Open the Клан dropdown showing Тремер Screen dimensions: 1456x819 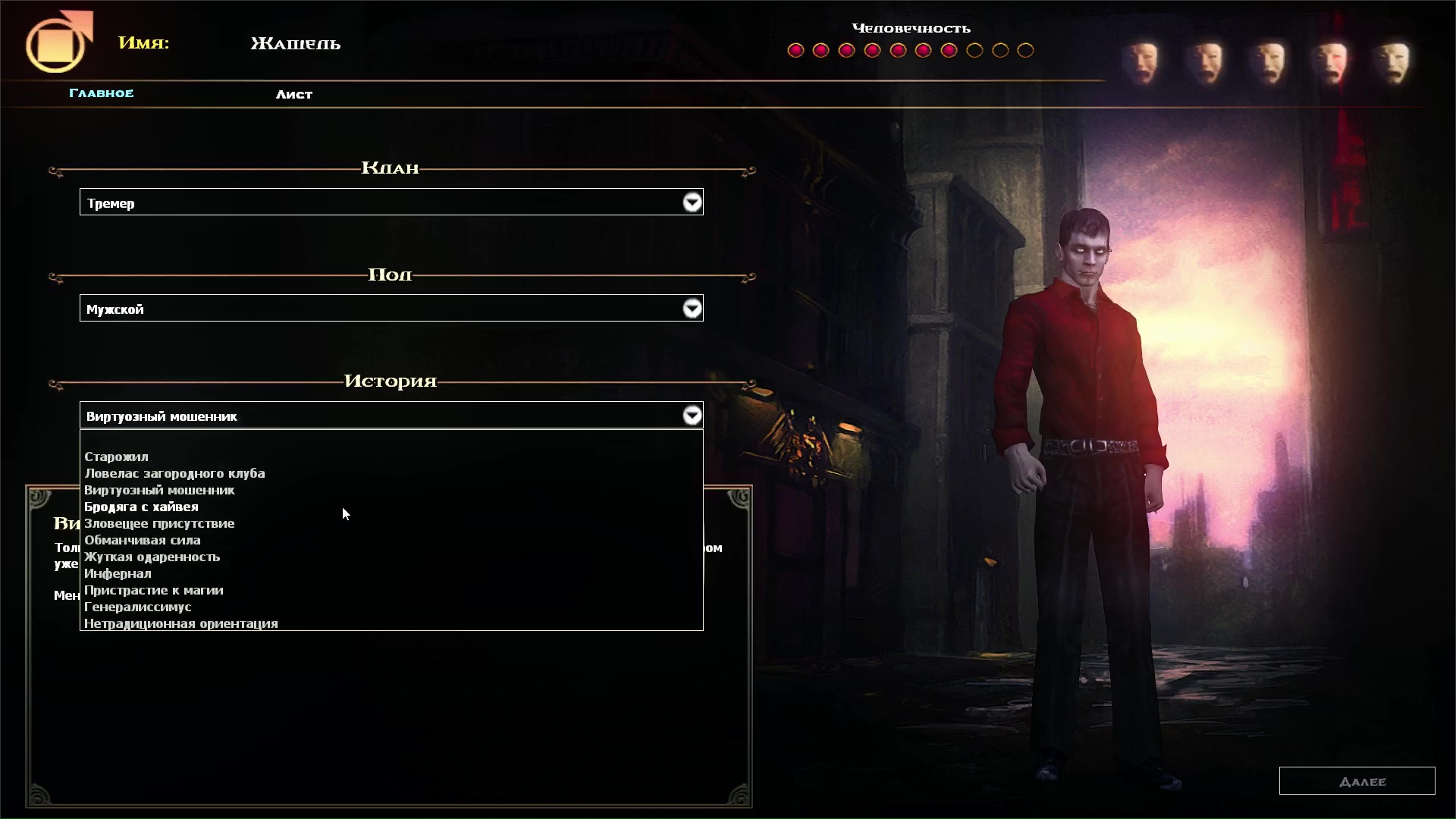[x=692, y=202]
